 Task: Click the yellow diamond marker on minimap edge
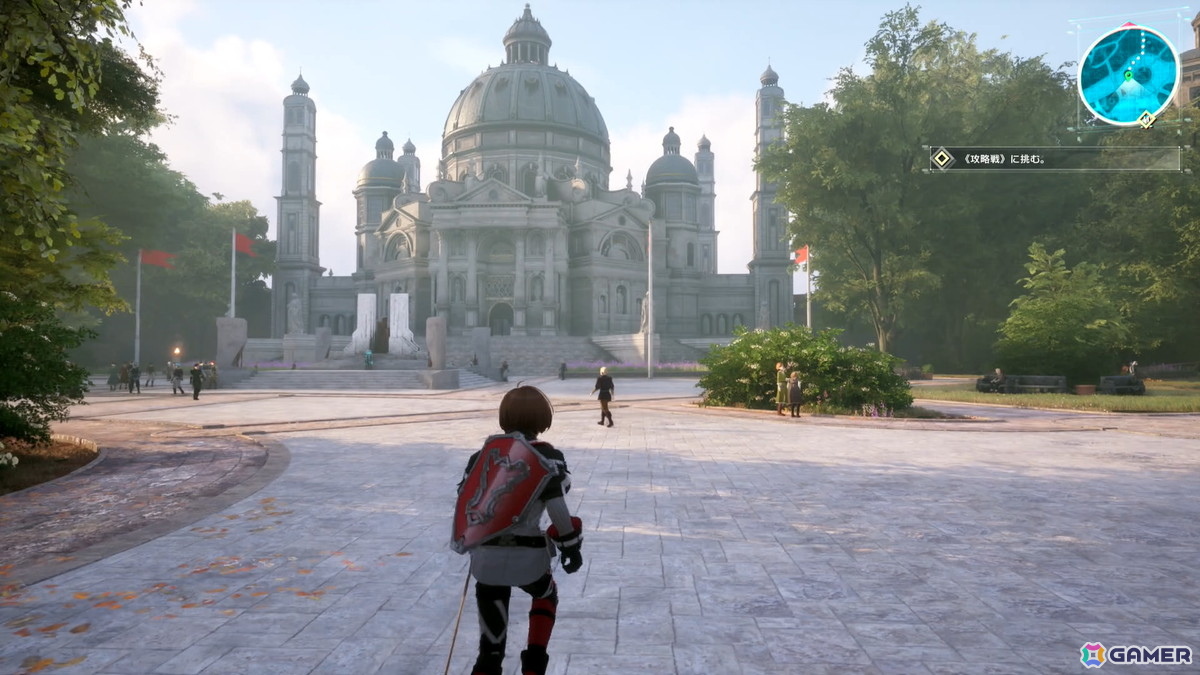tap(1146, 120)
